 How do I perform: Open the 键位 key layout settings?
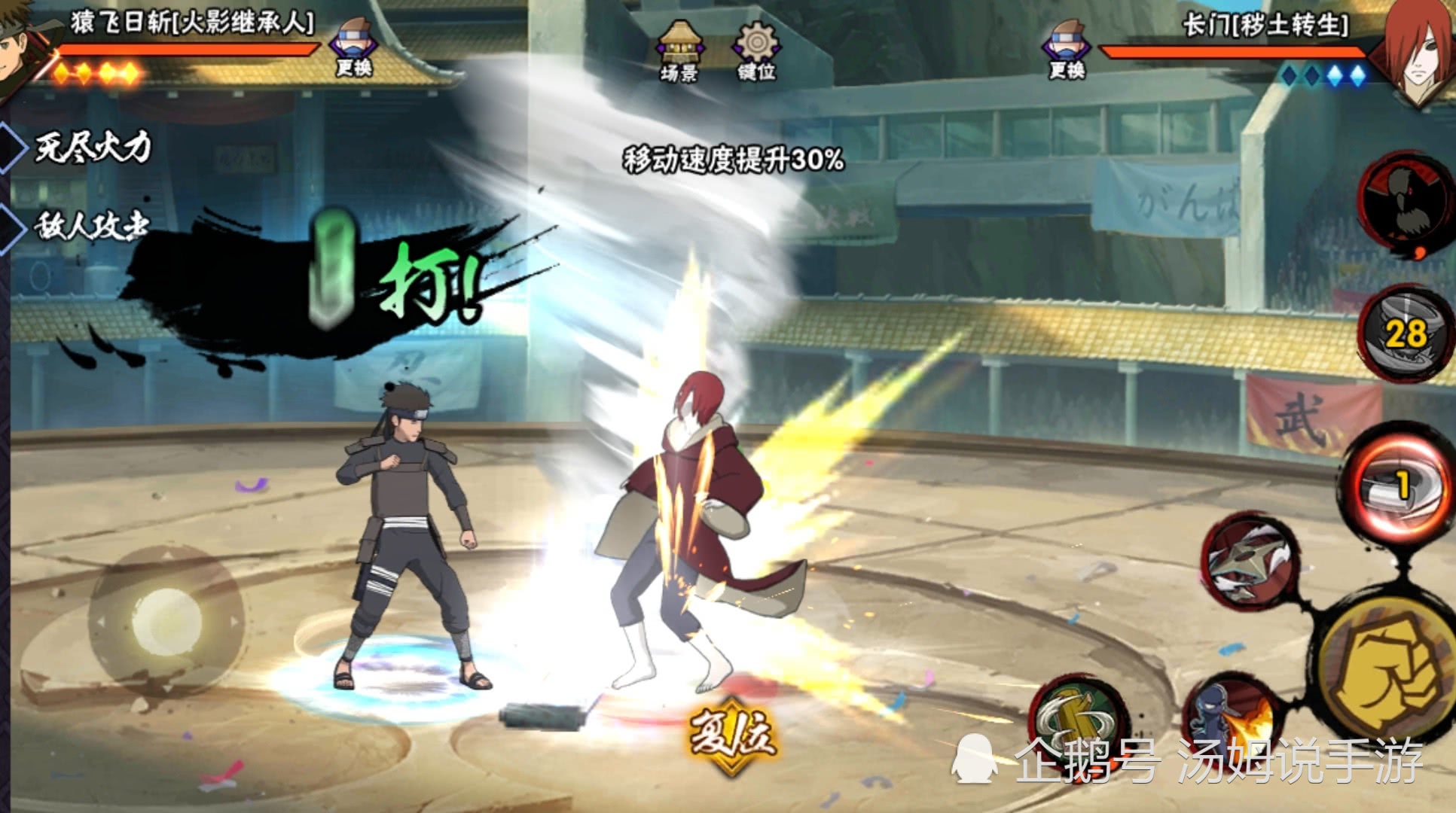pyautogui.click(x=755, y=51)
